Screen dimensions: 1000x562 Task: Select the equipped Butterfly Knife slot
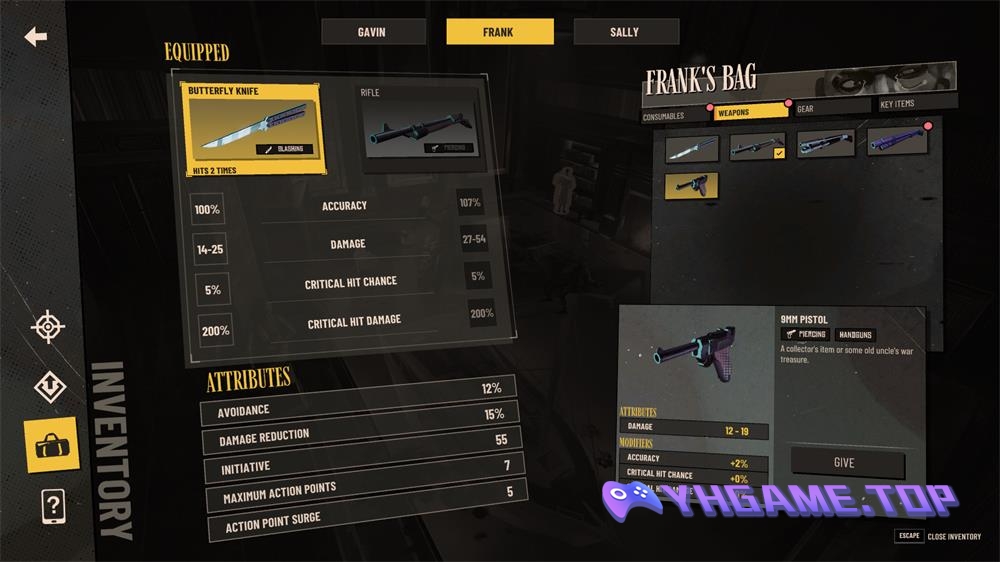tap(251, 127)
